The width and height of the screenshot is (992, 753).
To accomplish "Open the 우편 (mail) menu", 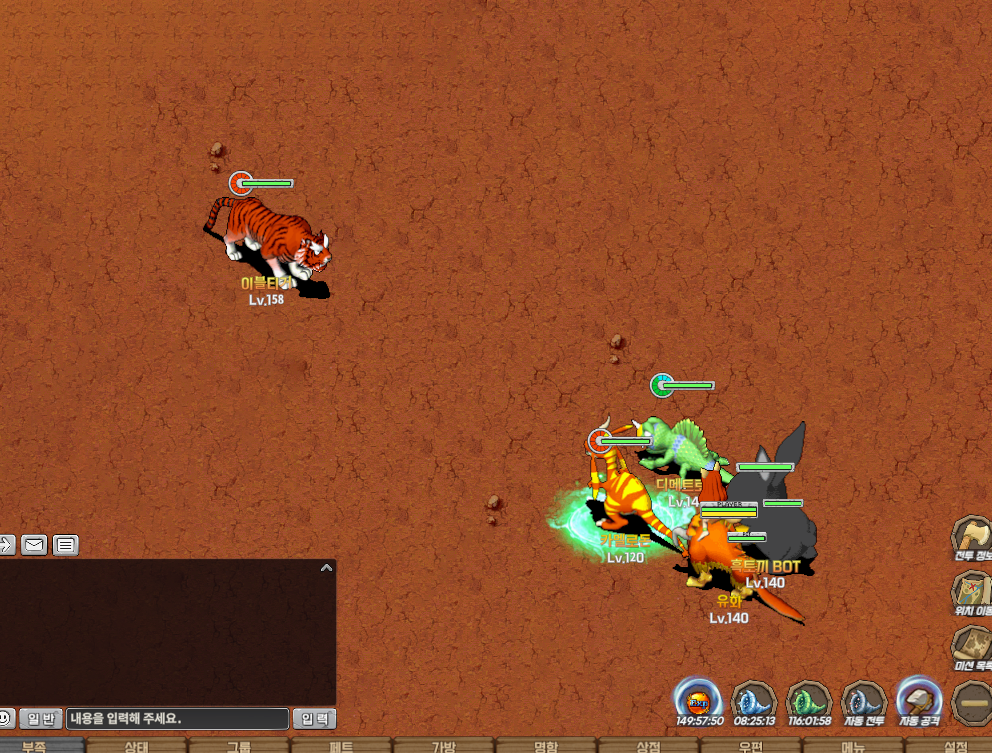I will (750, 746).
